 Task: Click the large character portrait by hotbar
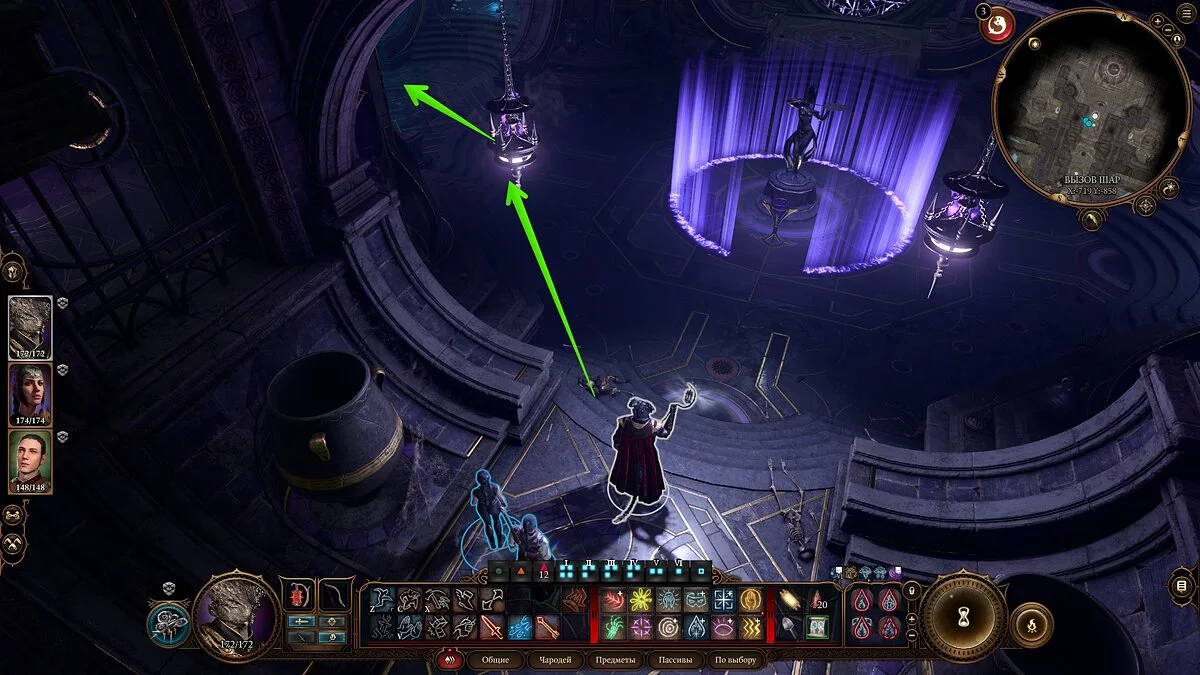pos(236,615)
